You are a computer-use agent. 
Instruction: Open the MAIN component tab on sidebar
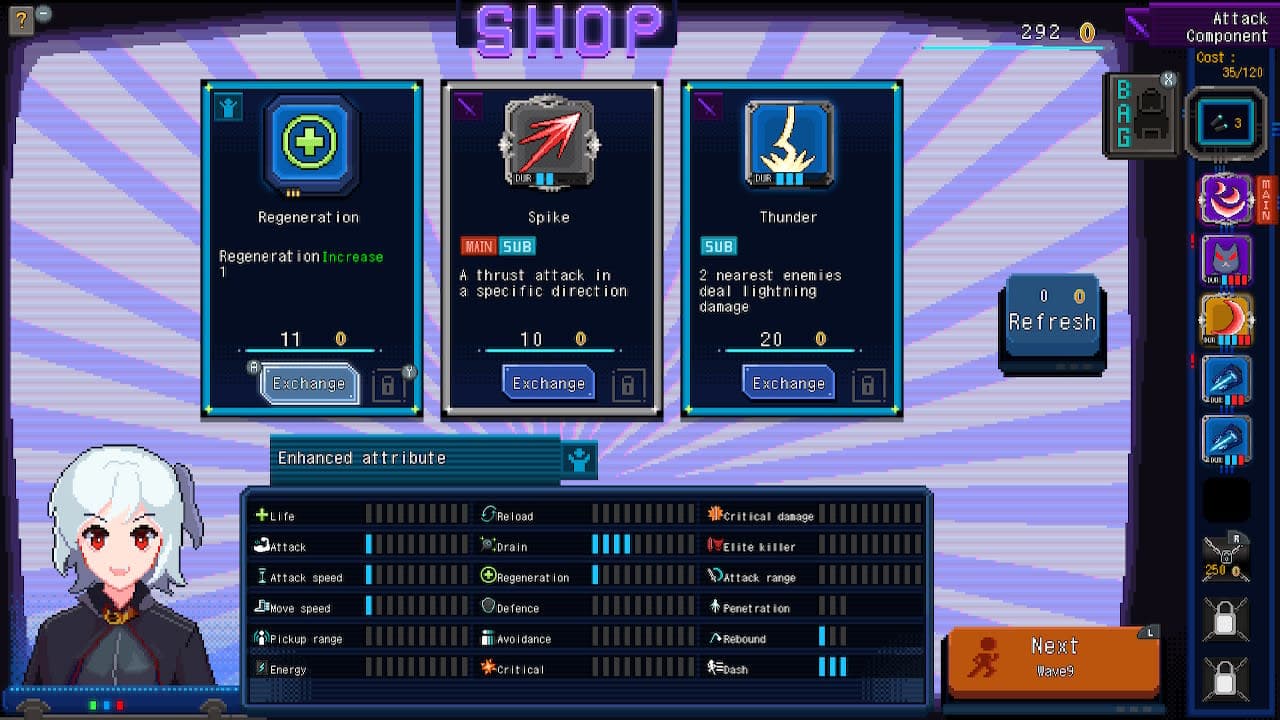[1269, 200]
